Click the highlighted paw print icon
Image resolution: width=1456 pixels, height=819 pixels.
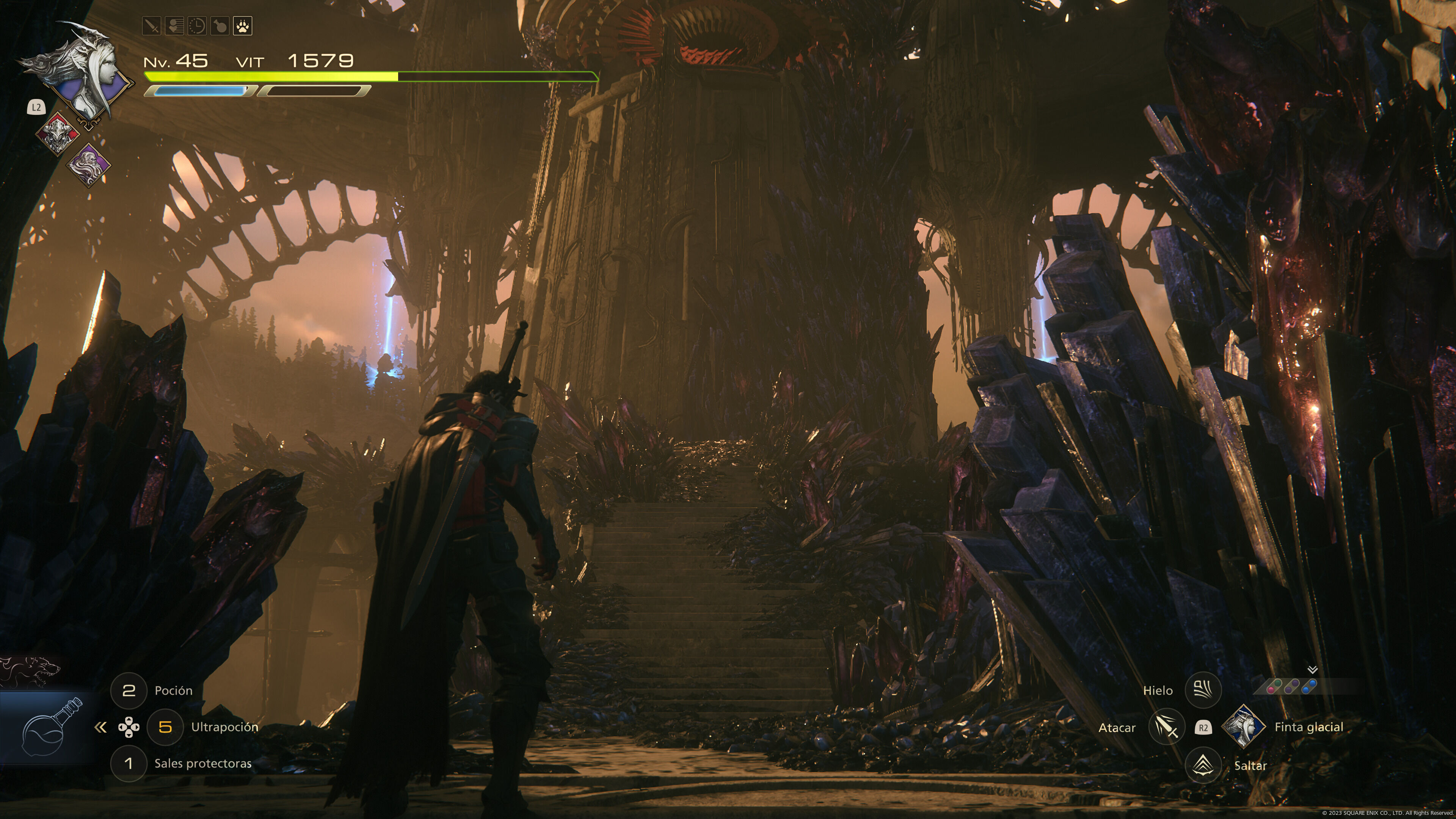click(243, 26)
